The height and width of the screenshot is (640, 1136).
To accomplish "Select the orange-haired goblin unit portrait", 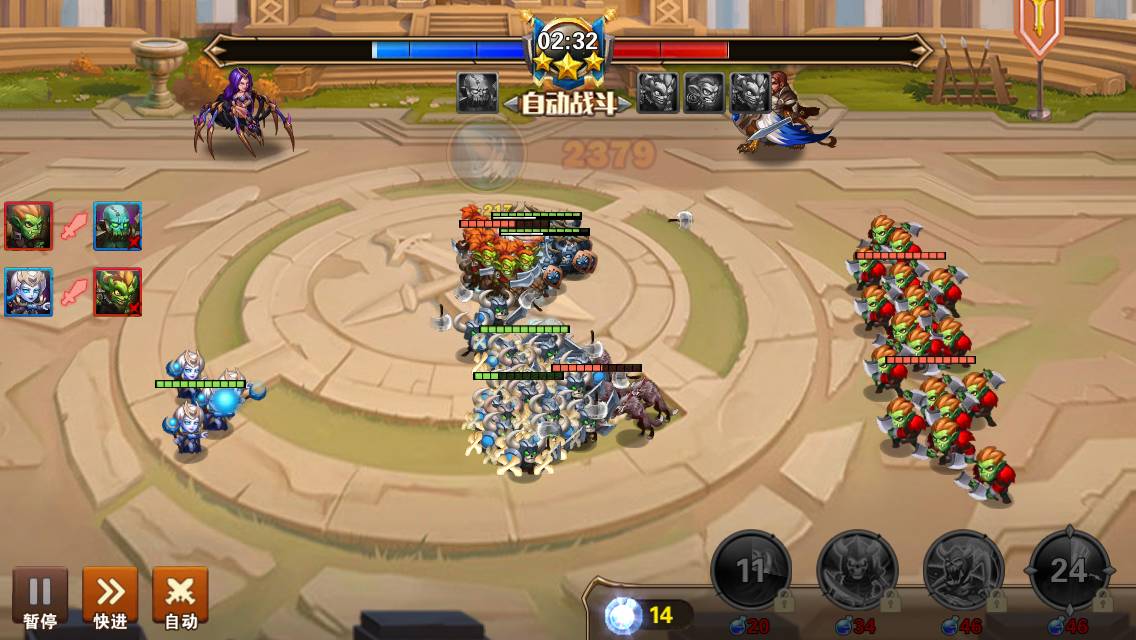I will pos(28,226).
